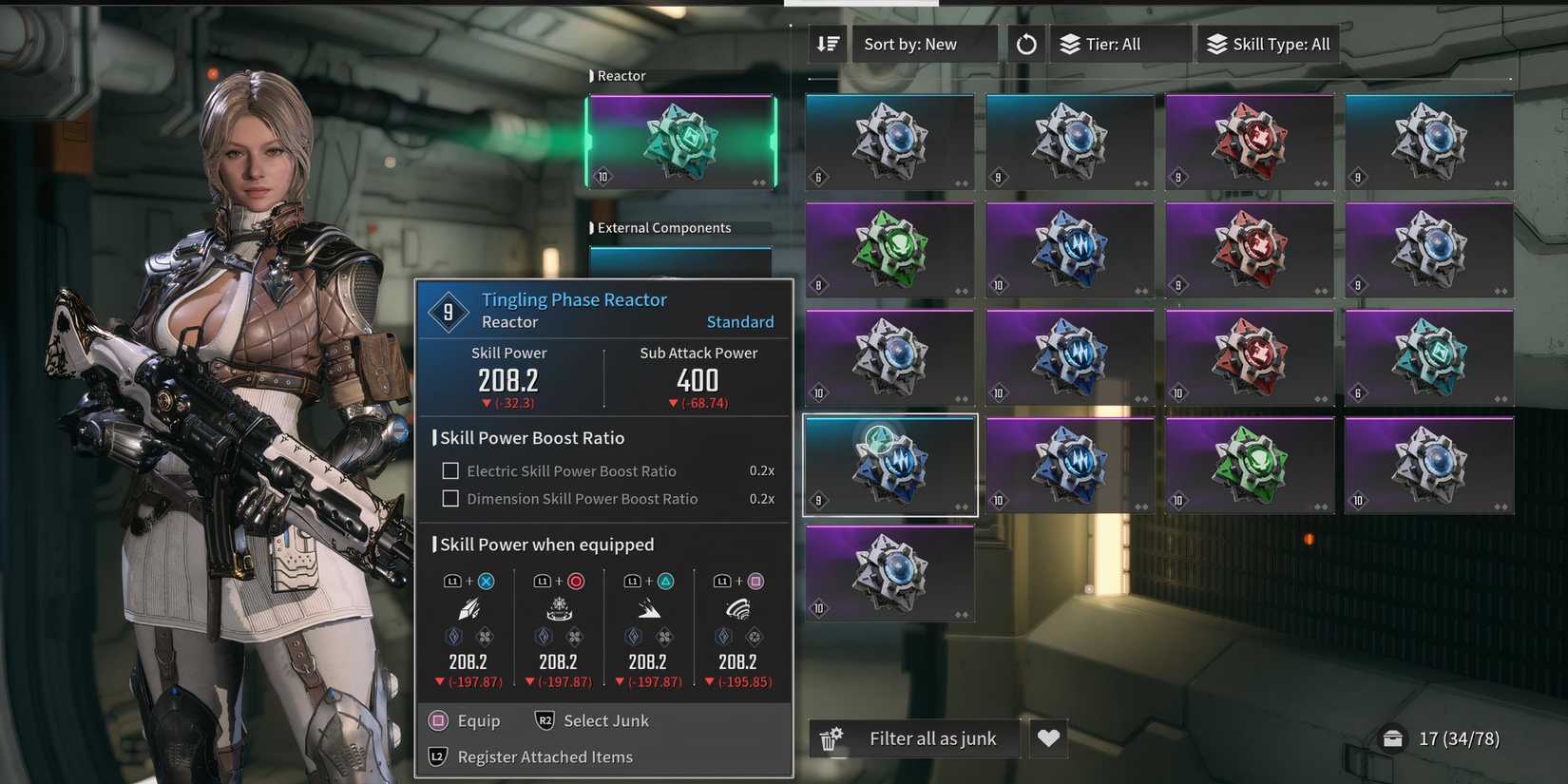The height and width of the screenshot is (784, 1568).
Task: Toggle the favorite heart next to junk filter
Action: [1048, 737]
